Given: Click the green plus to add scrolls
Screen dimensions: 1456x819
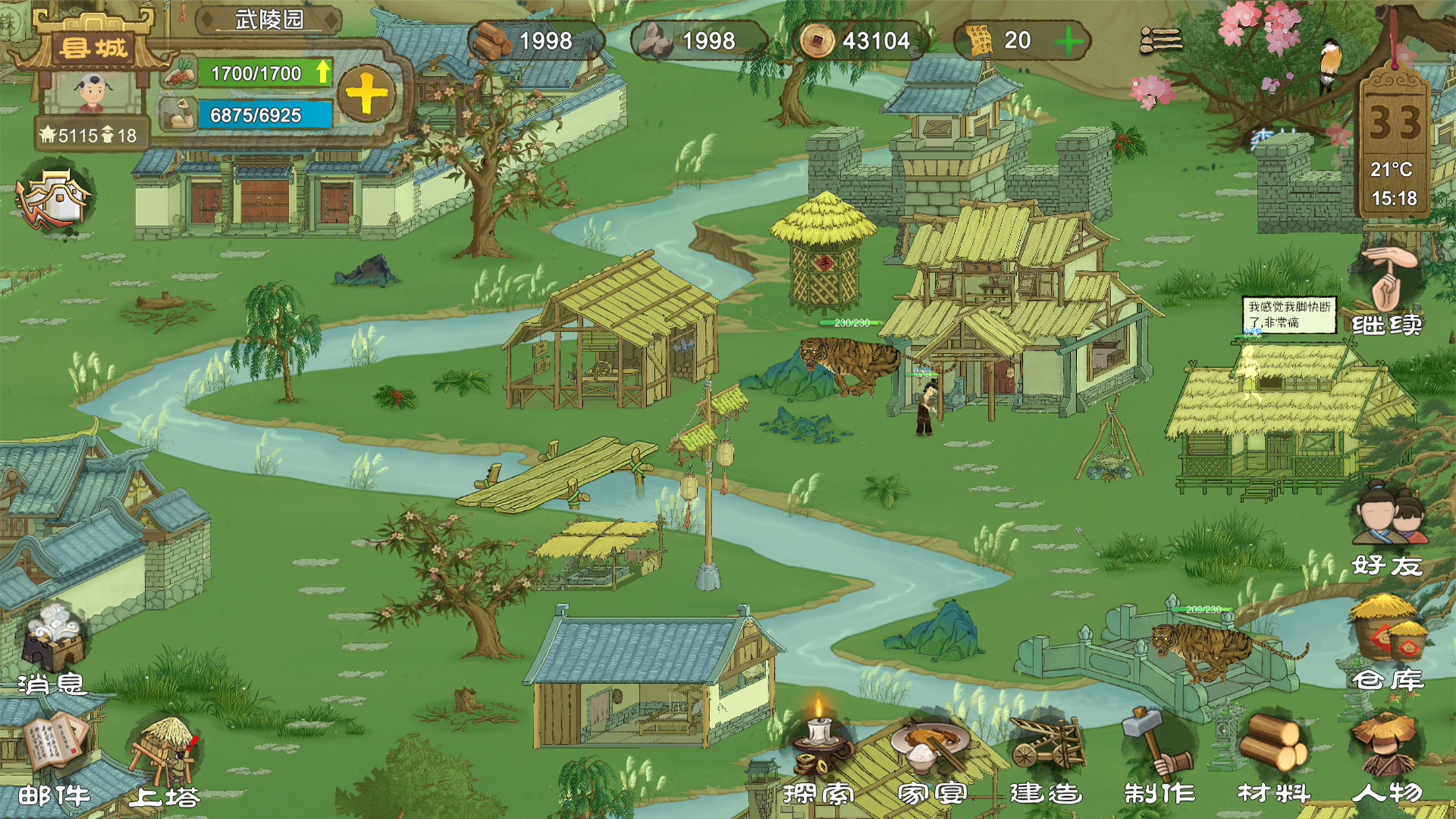Looking at the screenshot, I should pyautogui.click(x=1068, y=42).
